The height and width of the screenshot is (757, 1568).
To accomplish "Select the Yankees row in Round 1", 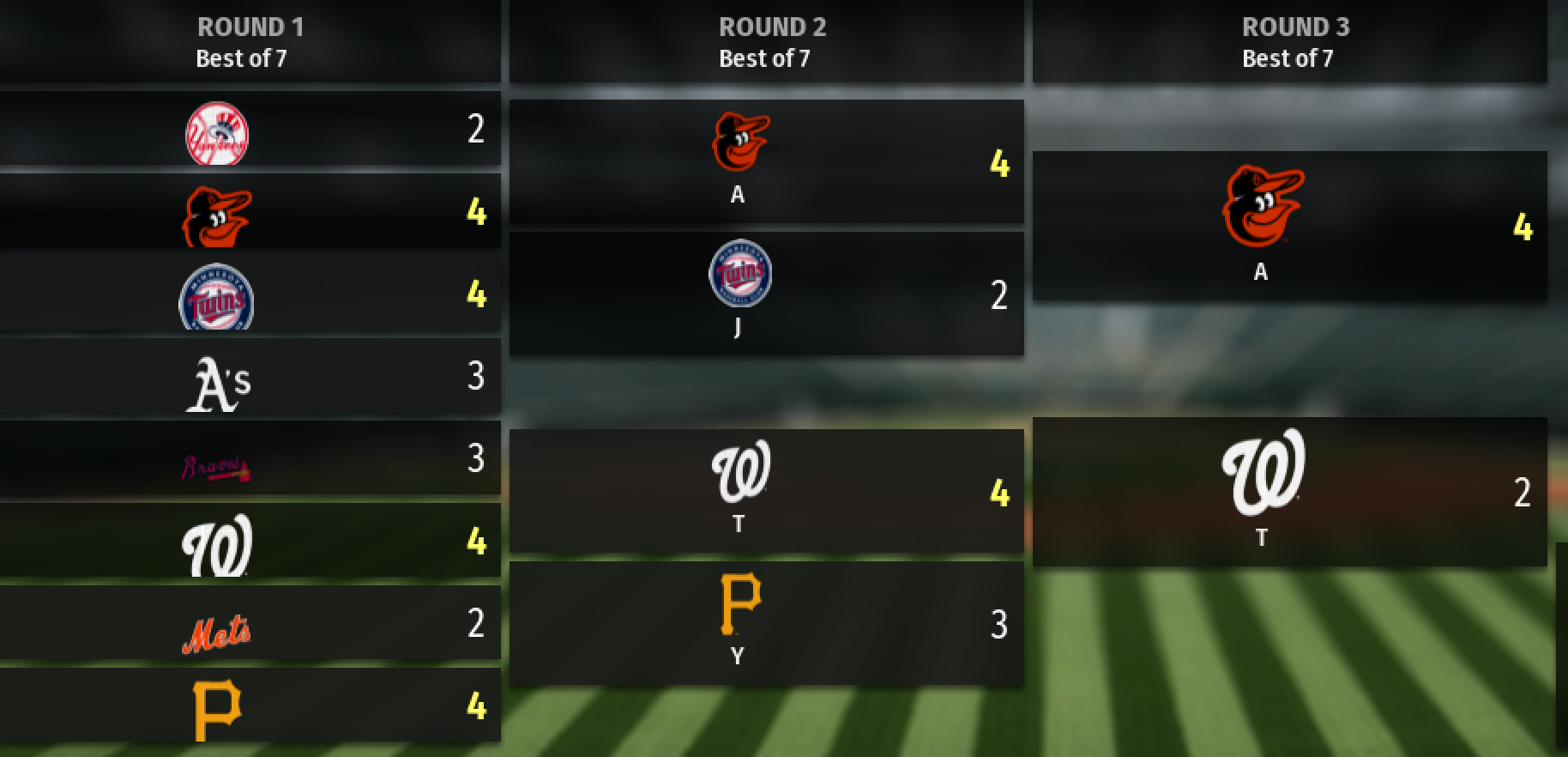I will tap(249, 130).
